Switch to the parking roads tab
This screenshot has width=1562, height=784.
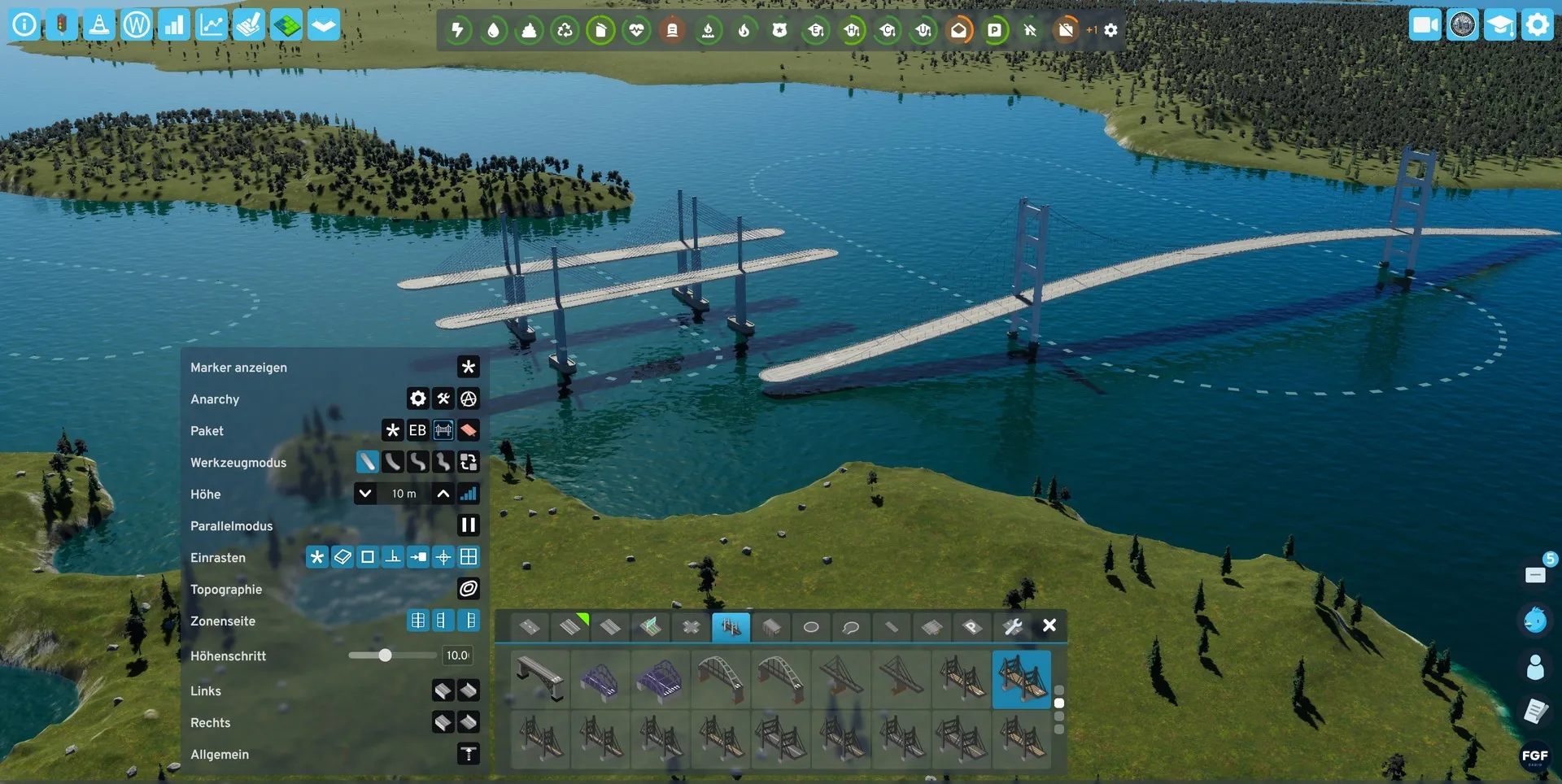[971, 627]
